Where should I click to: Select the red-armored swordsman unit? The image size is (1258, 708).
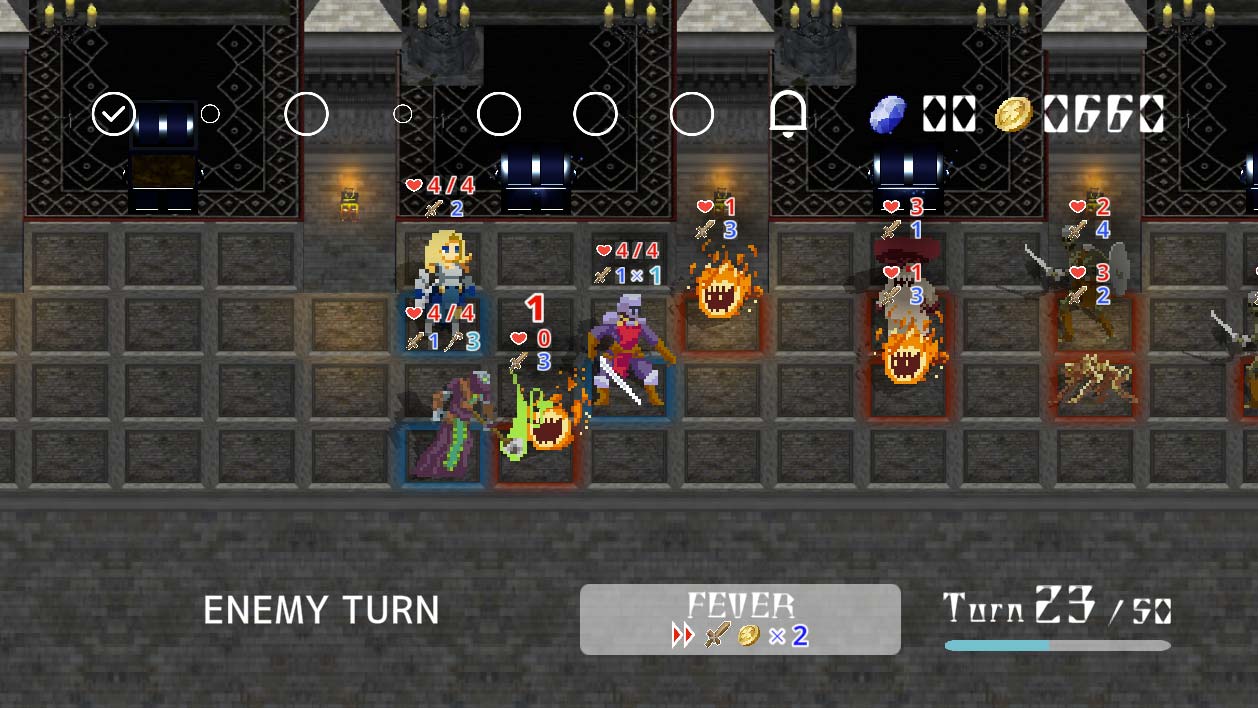[x=627, y=348]
